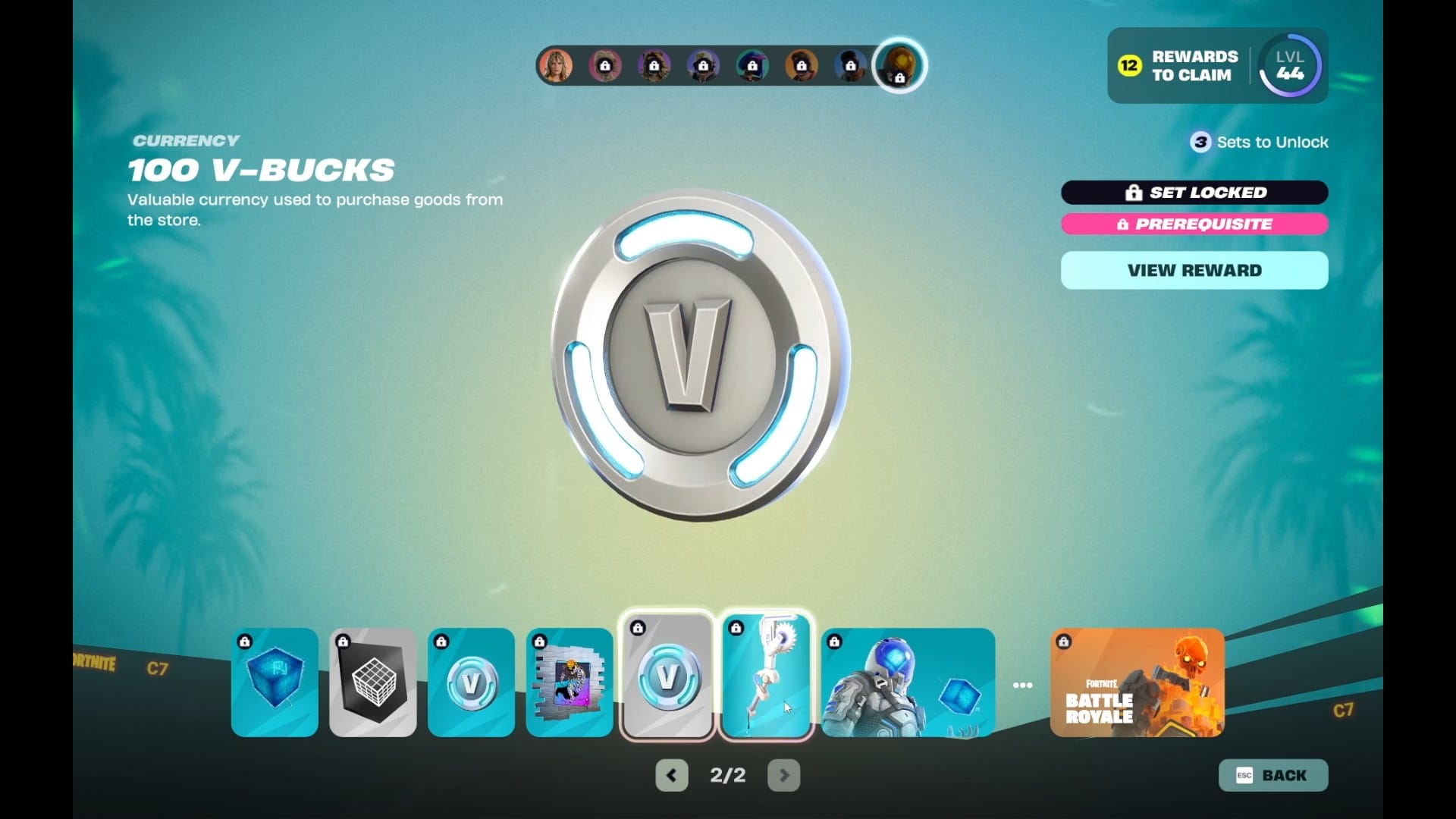1456x819 pixels.
Task: Select the gray wireframe cube reward tile
Action: click(373, 682)
